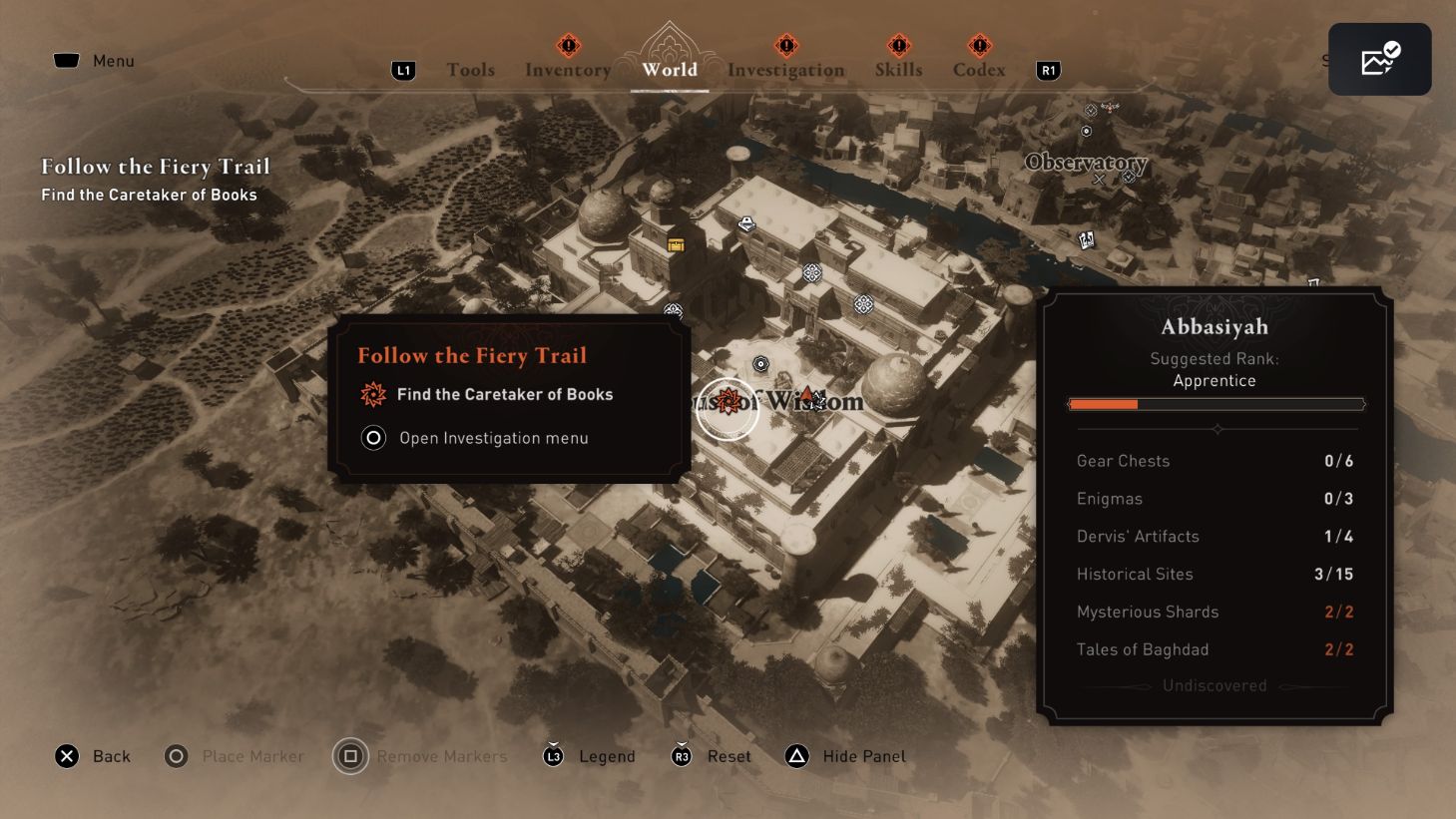Switch to the Inventory tab

click(x=567, y=69)
